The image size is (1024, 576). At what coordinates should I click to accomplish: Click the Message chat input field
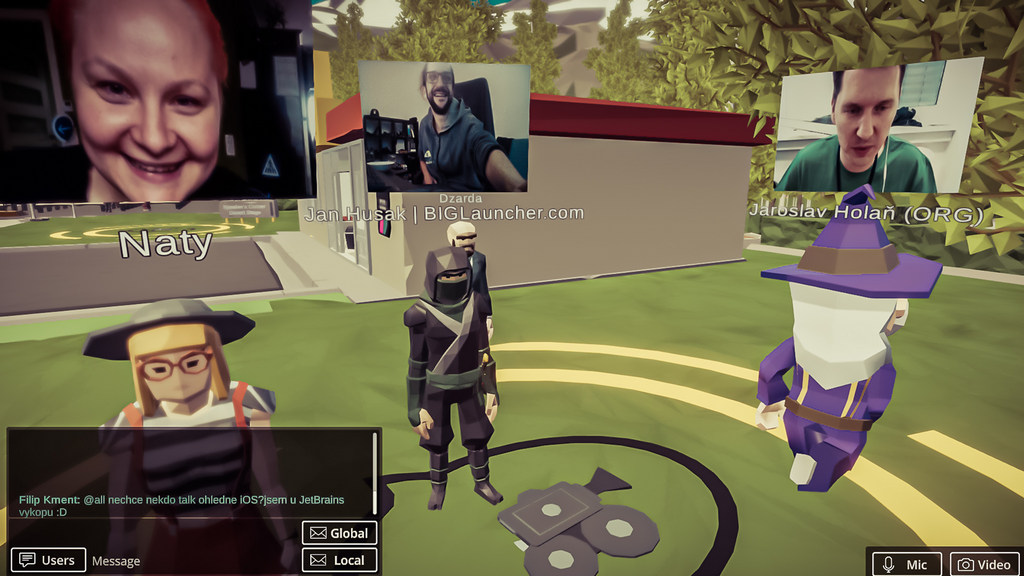190,561
